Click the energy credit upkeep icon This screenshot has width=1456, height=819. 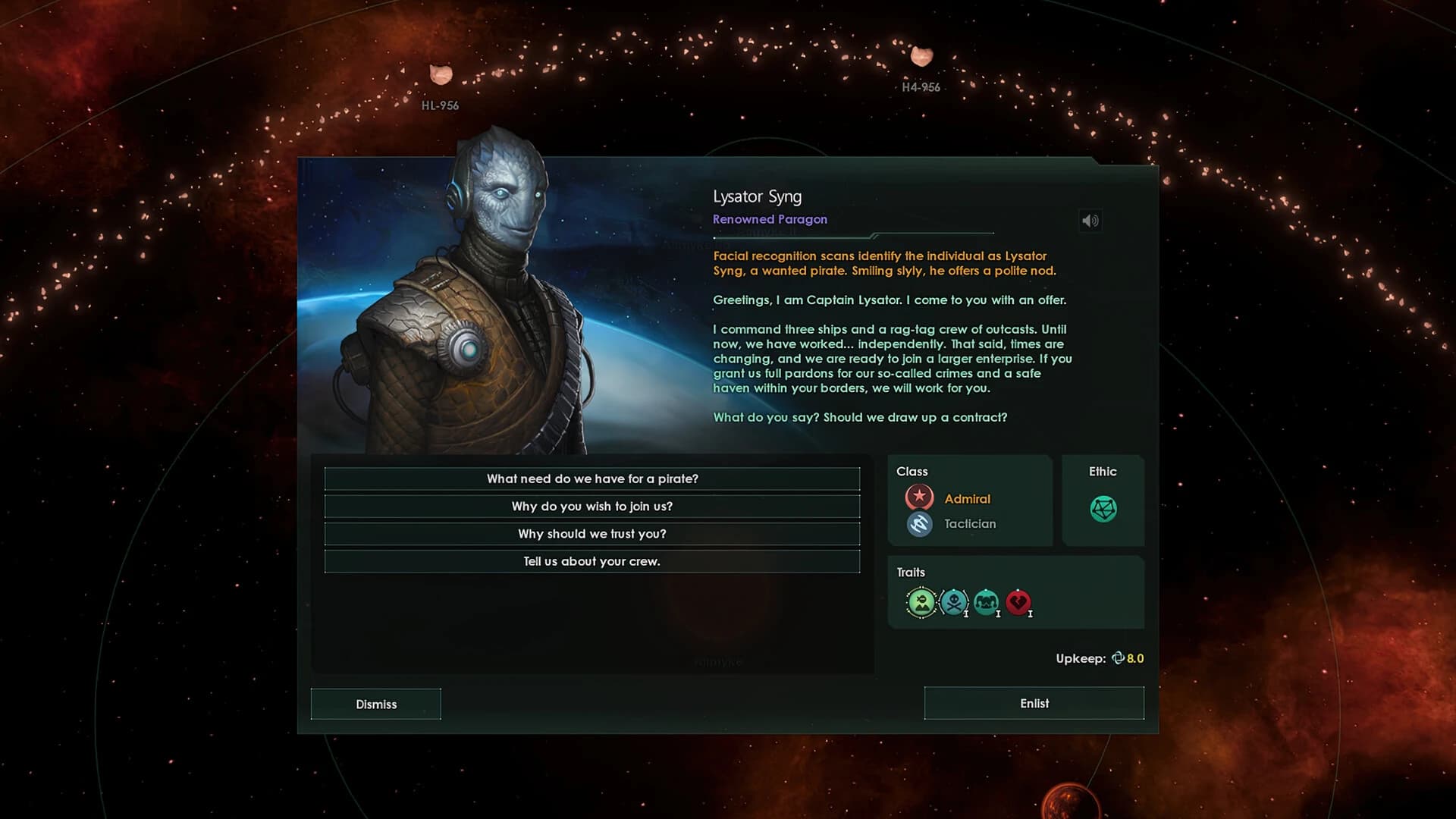[x=1117, y=658]
